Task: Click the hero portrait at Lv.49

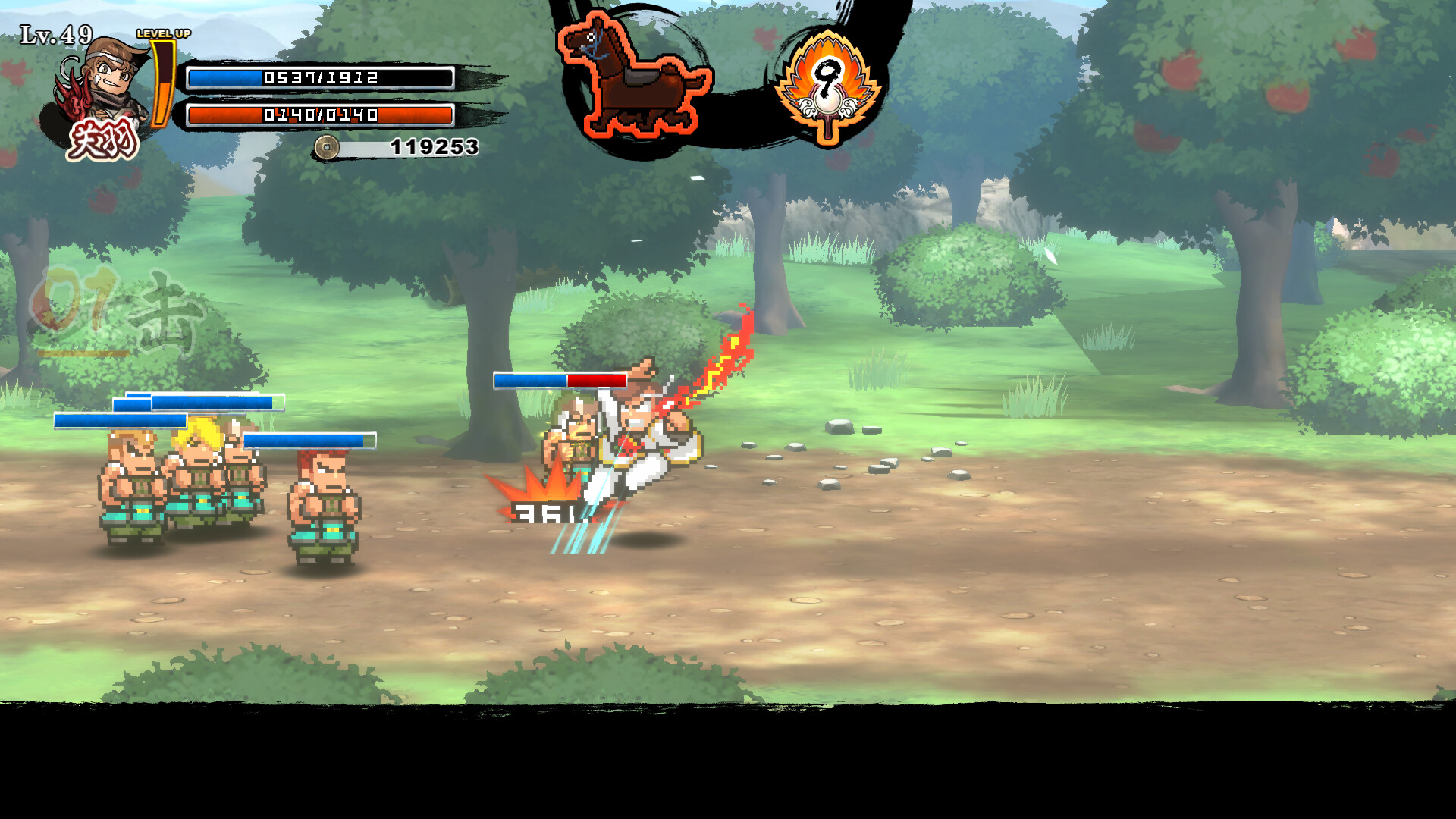Action: [102, 95]
